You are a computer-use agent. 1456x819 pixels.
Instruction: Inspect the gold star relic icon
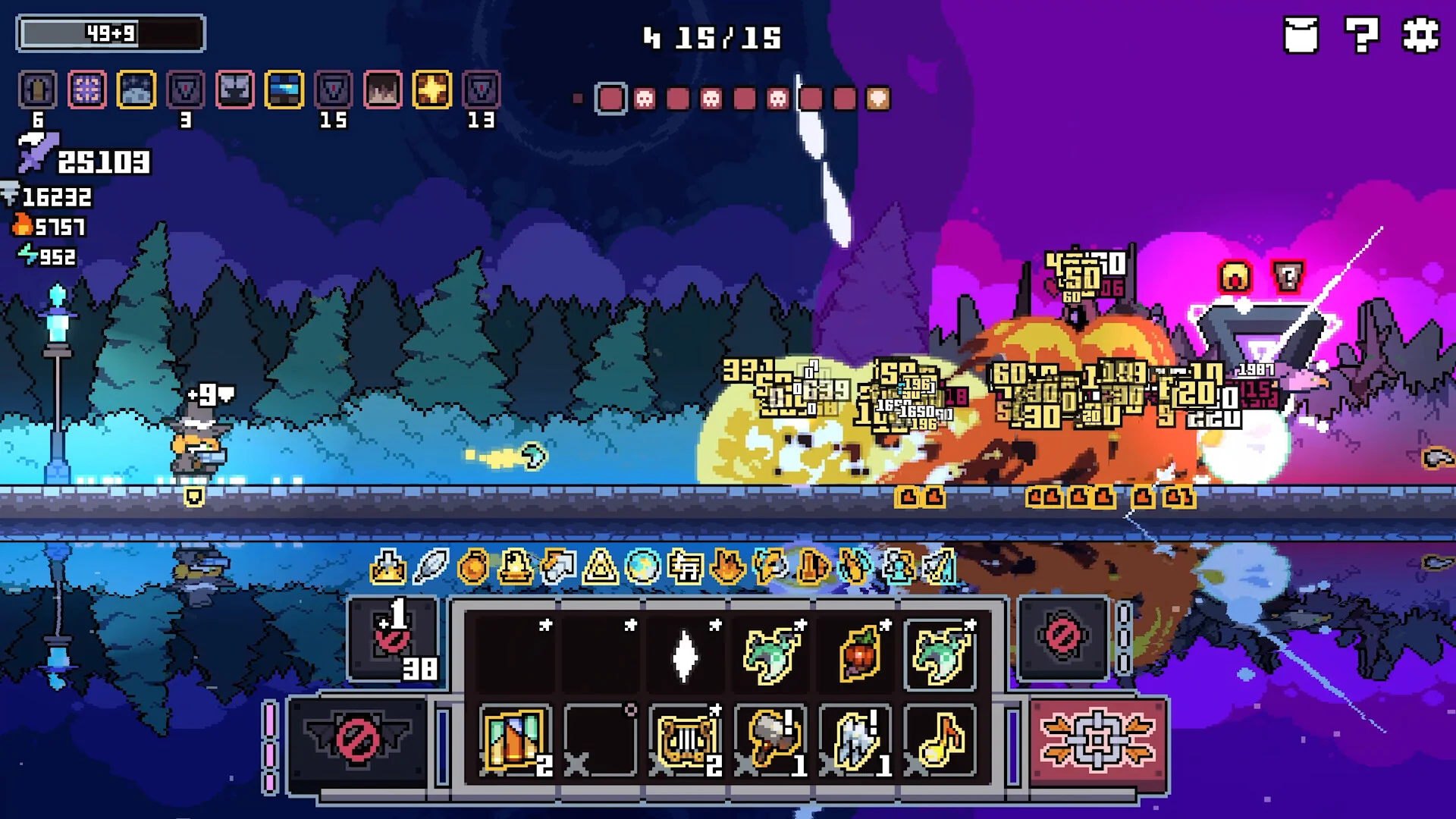(432, 89)
